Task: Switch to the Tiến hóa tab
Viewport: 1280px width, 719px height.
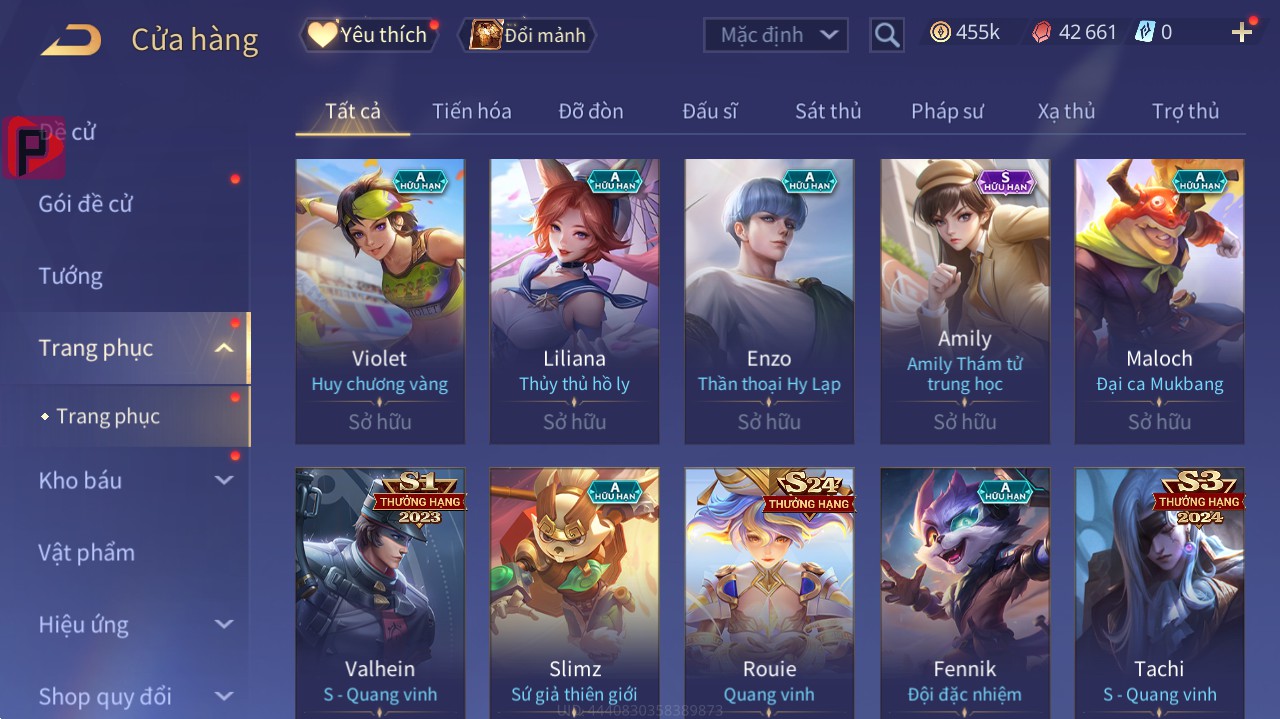Action: (x=471, y=111)
